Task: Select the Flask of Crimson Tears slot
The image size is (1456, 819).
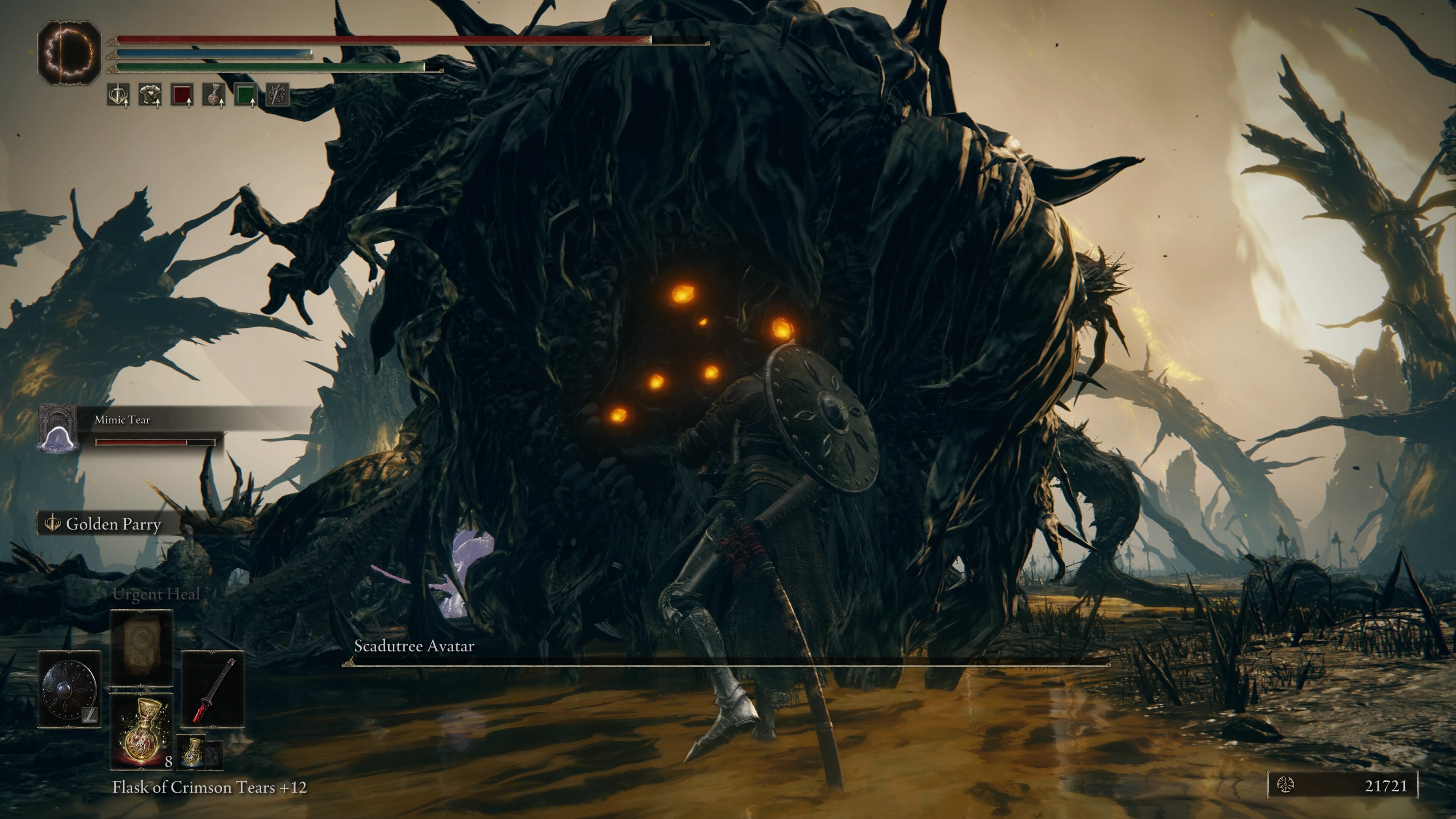Action: tap(141, 730)
